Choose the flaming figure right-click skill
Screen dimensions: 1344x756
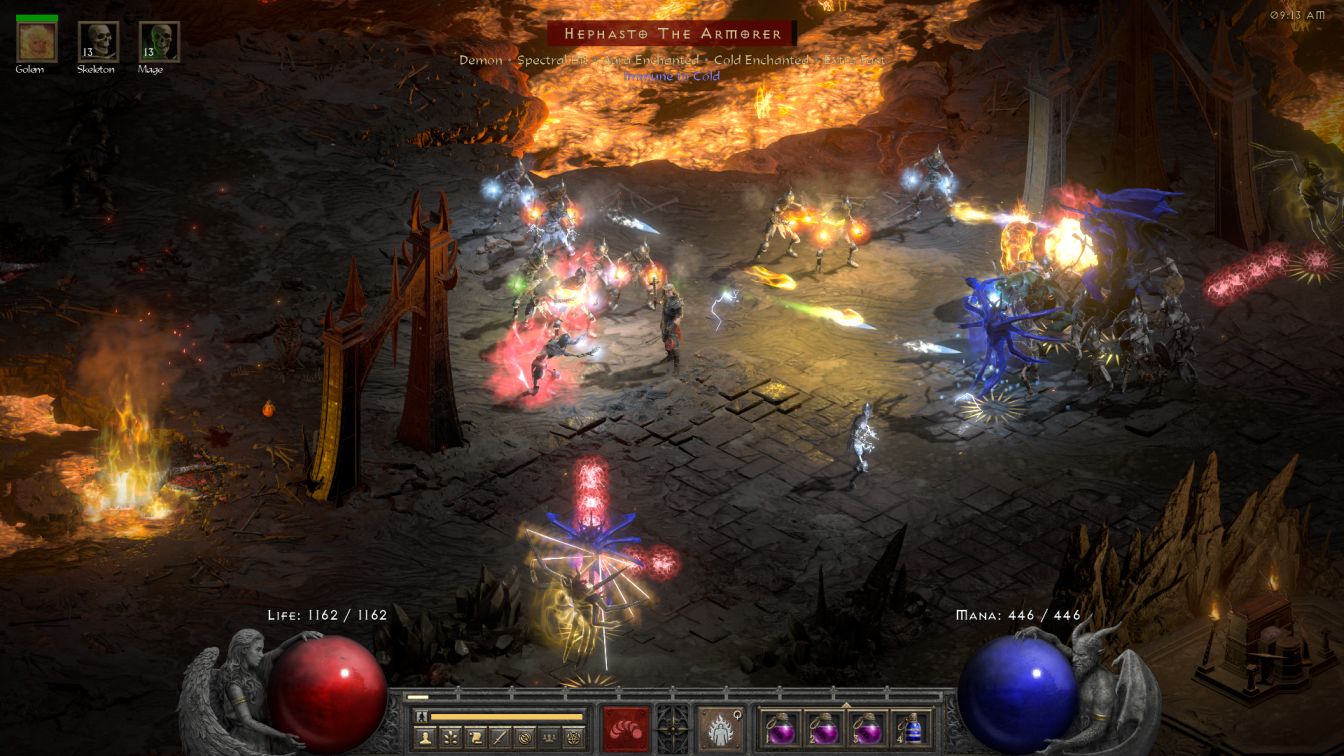point(720,728)
